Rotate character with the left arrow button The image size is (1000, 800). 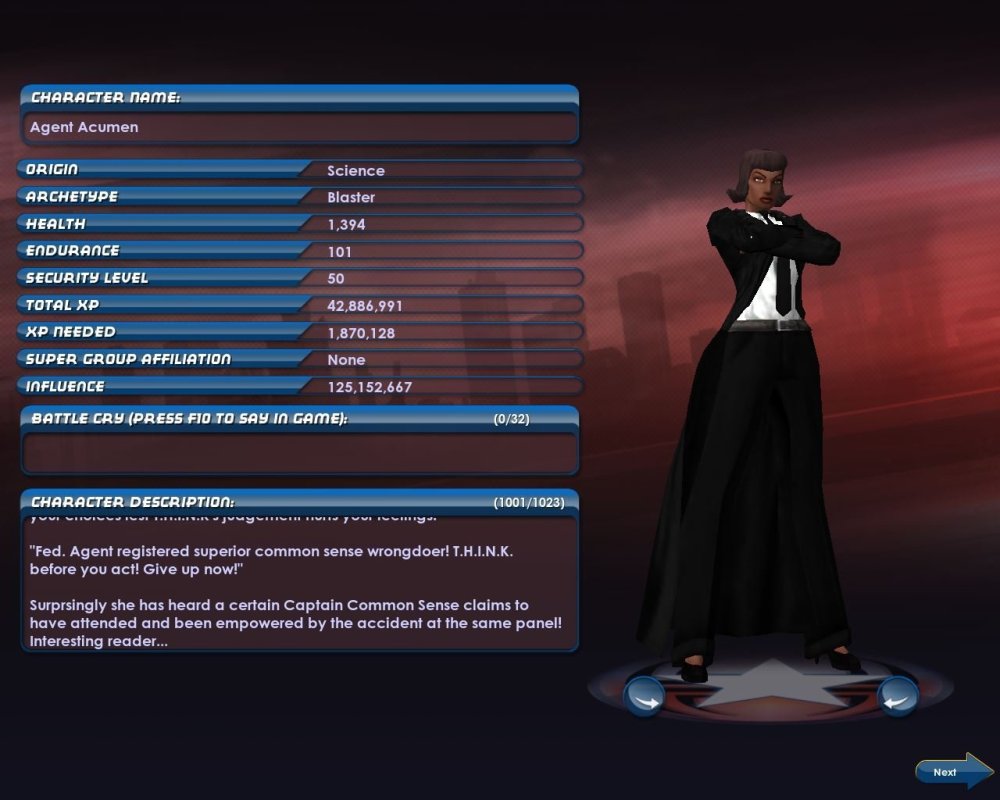point(644,696)
